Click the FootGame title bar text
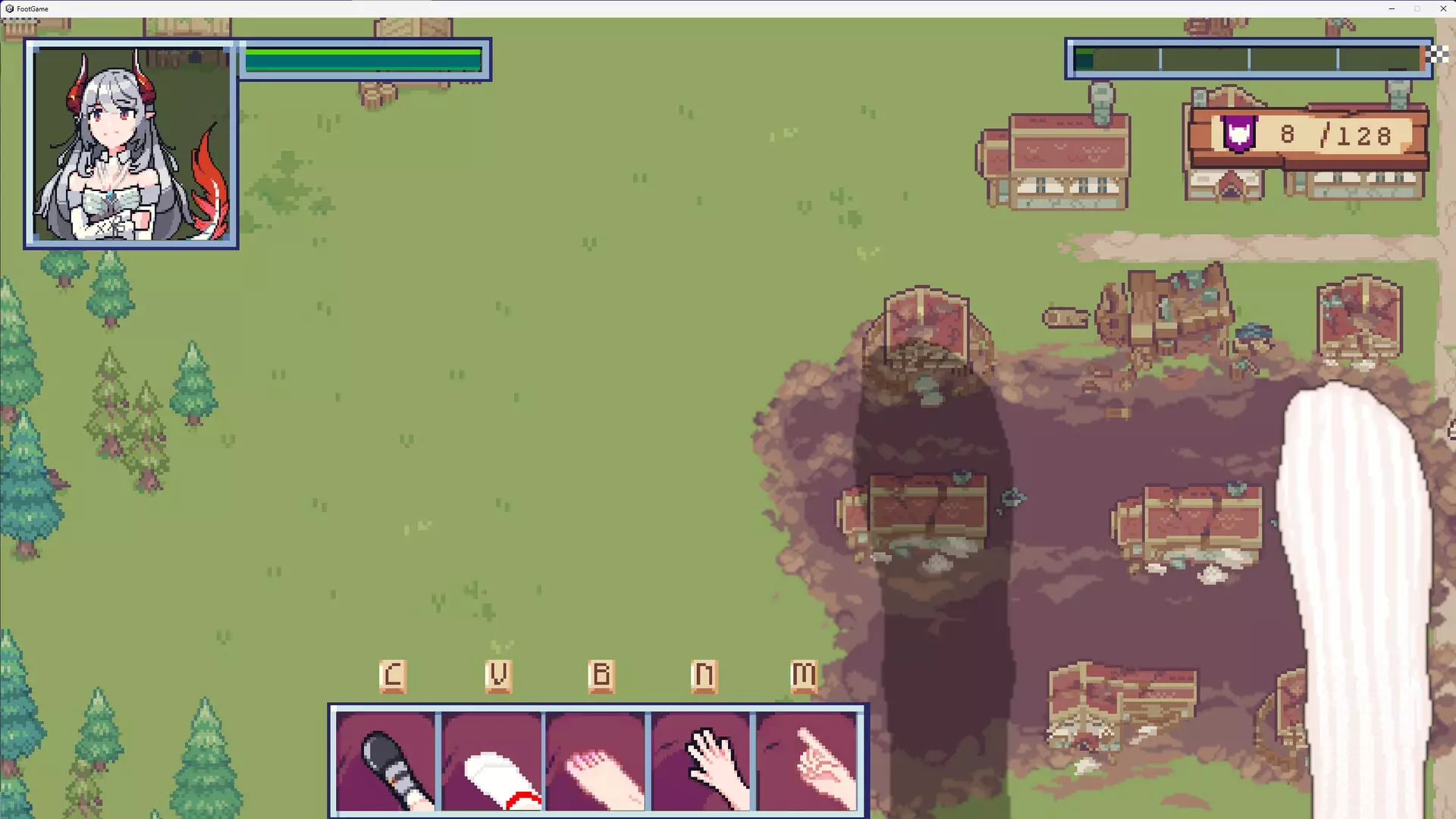 (x=34, y=8)
